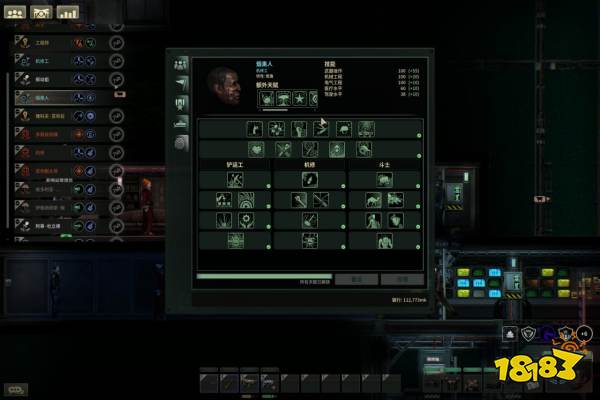600x400 pixels.
Task: Click the character portrait in the talent panel
Action: [226, 86]
